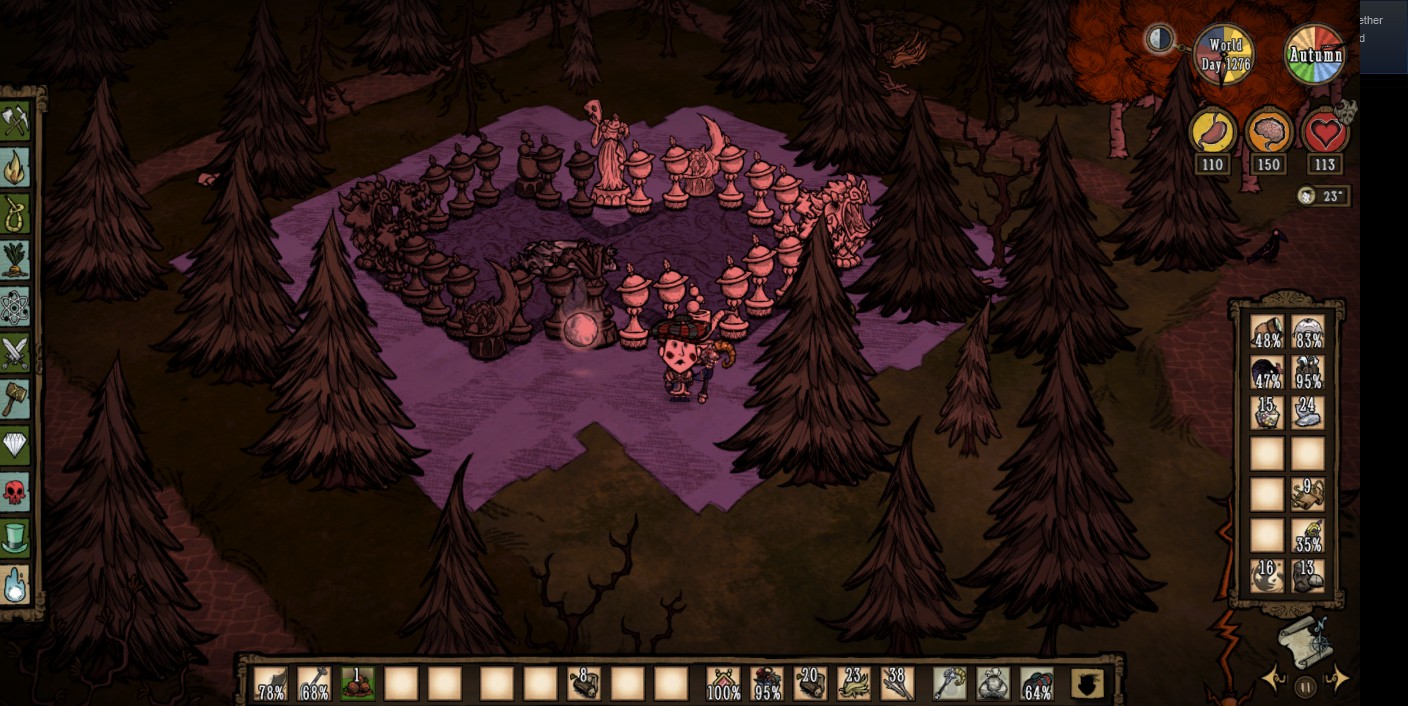
Task: Open the Magic tab with red skull
Action: click(x=15, y=491)
